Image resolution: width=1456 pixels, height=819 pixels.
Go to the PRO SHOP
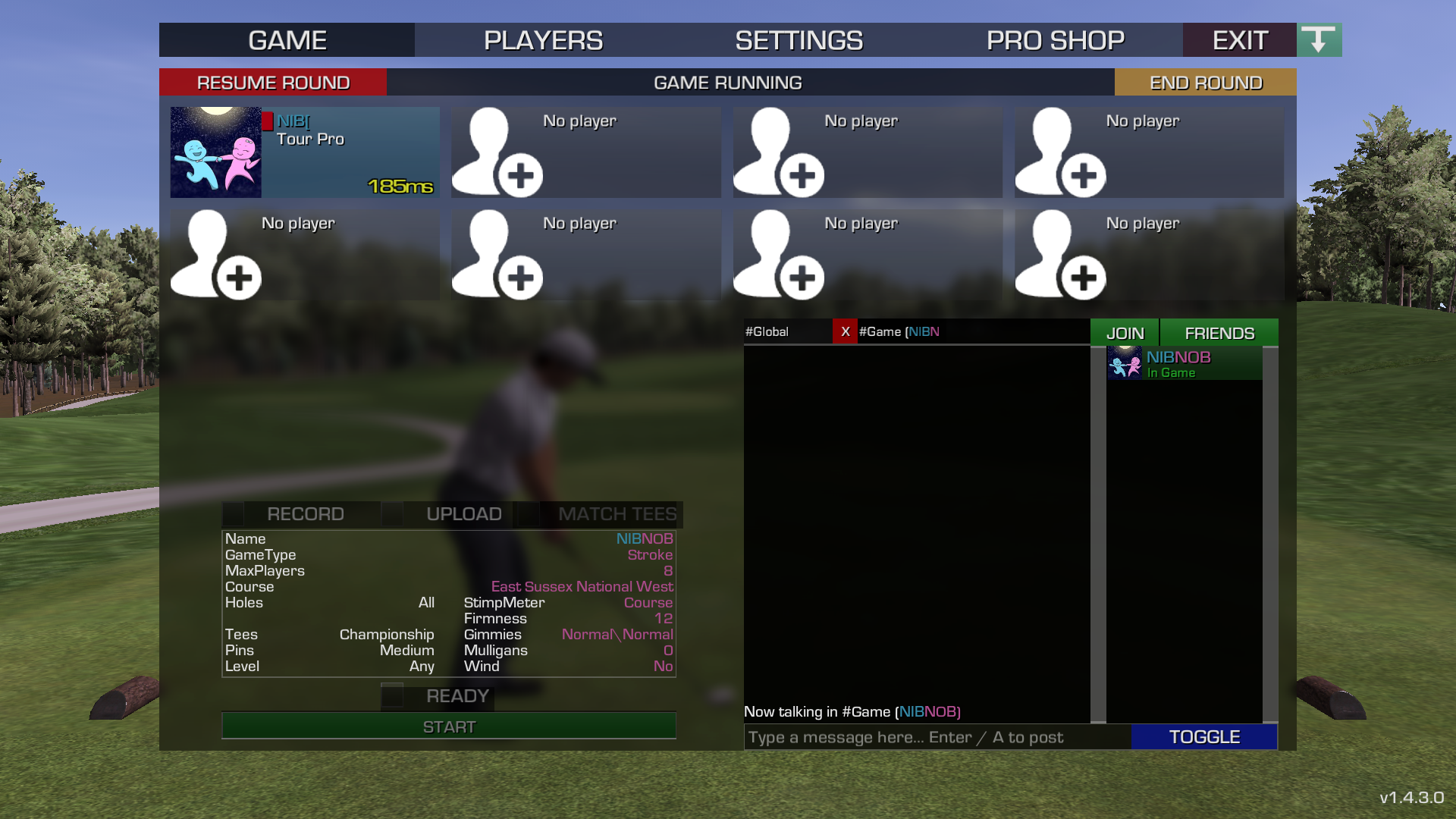pyautogui.click(x=1055, y=40)
